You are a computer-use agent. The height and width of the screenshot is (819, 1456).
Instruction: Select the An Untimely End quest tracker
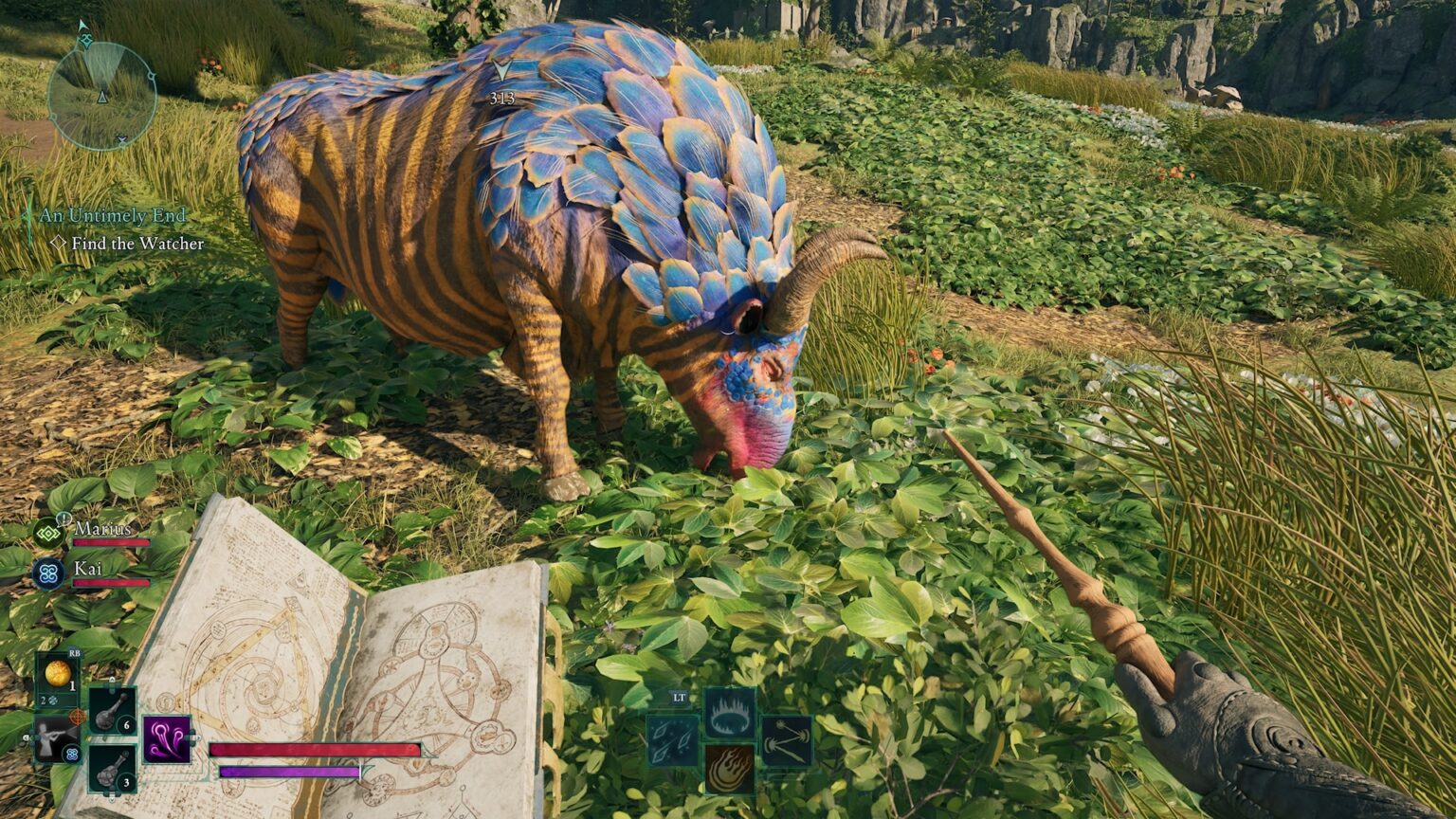pyautogui.click(x=112, y=216)
